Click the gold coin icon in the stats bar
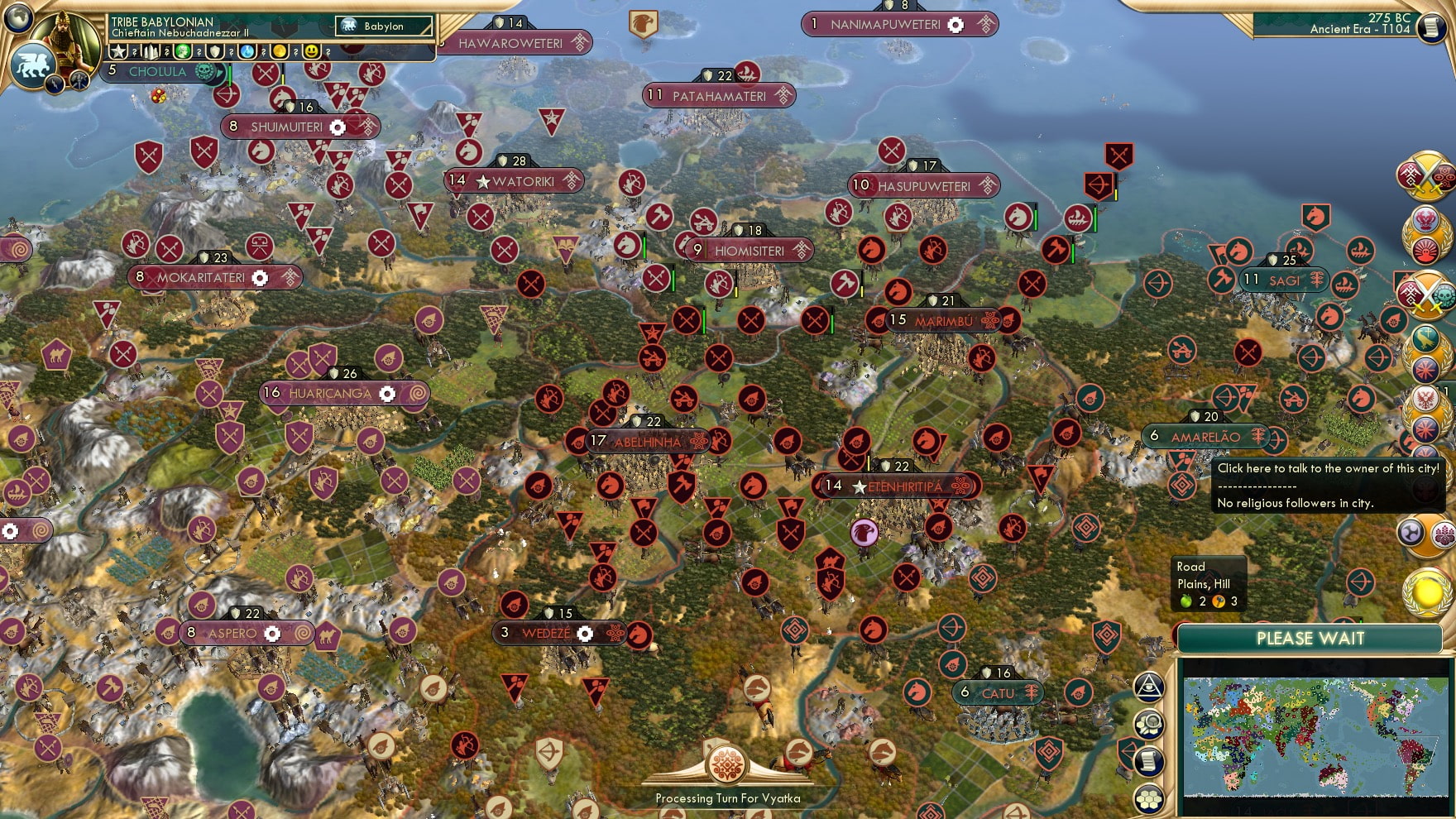 [x=279, y=53]
